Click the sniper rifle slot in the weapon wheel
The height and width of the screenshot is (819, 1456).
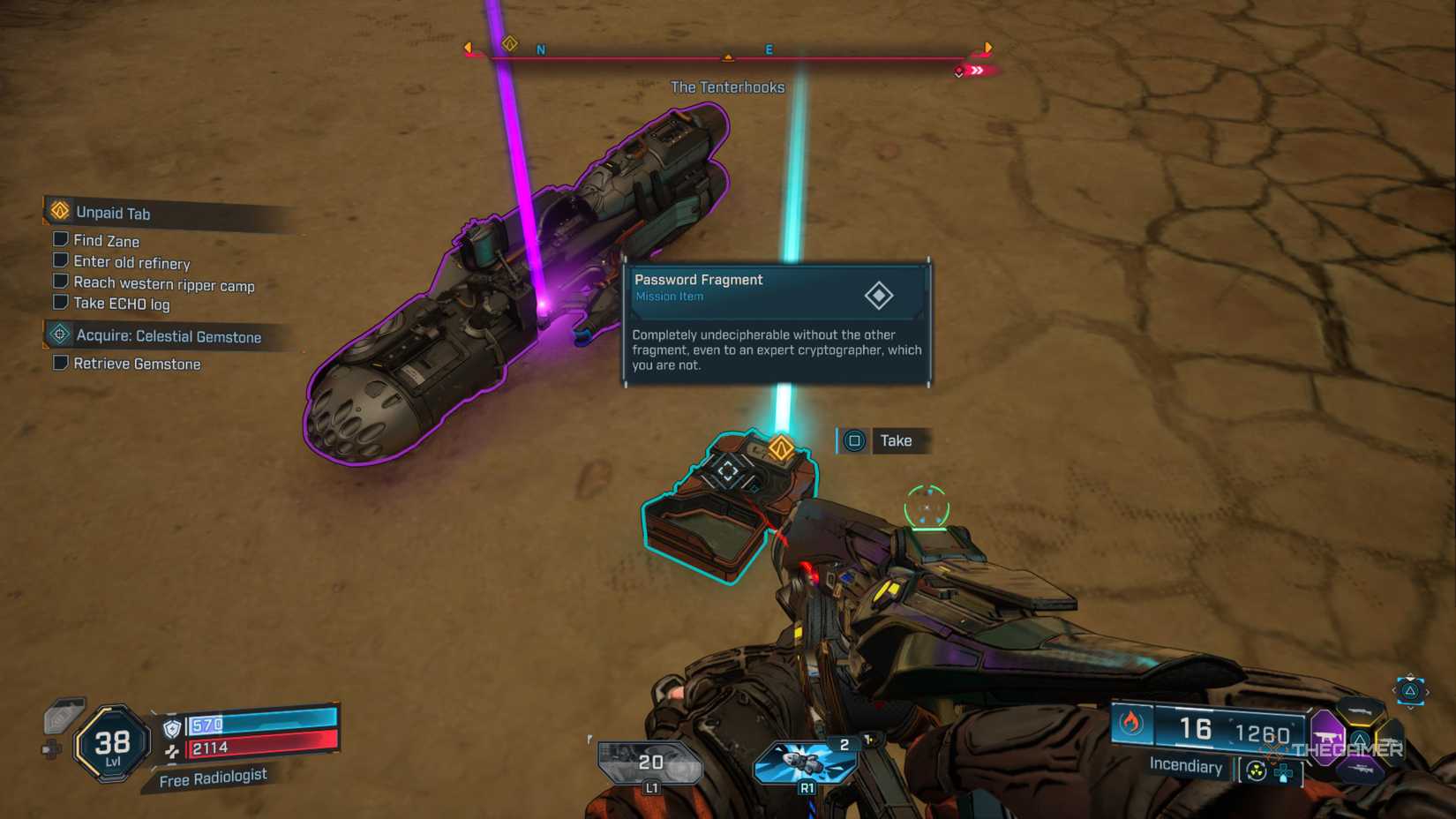pyautogui.click(x=1362, y=770)
